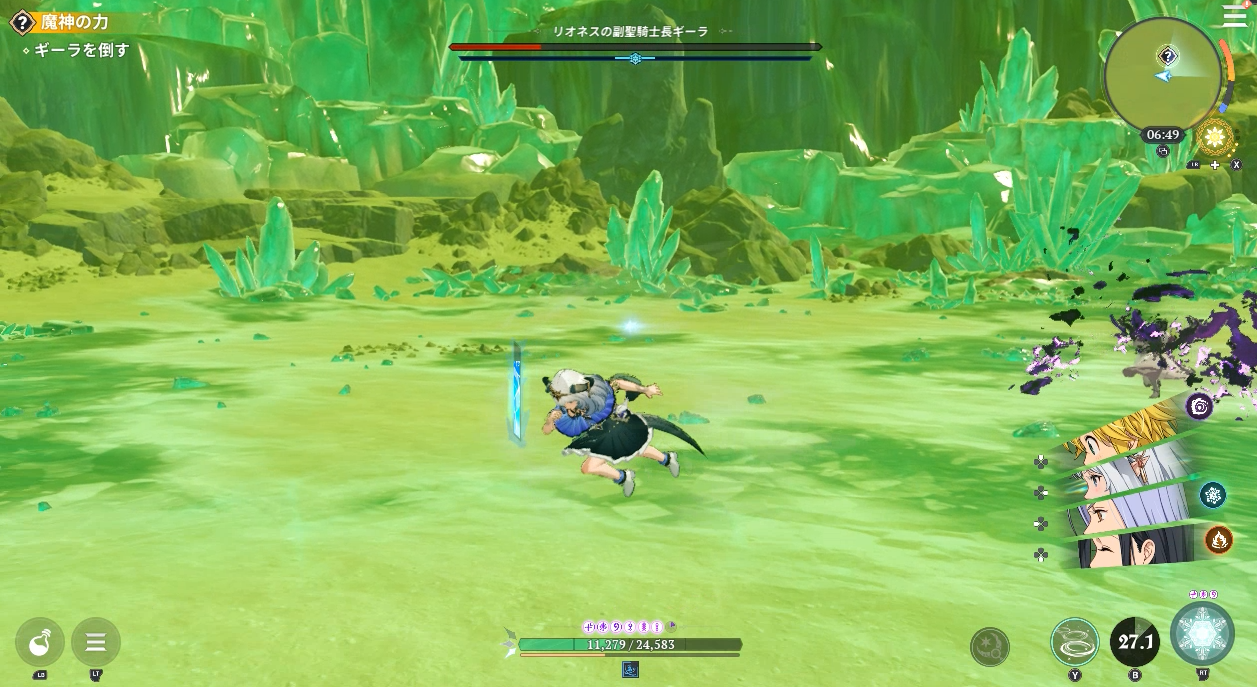Use the potion flask item button
The width and height of the screenshot is (1257, 687).
(x=40, y=642)
